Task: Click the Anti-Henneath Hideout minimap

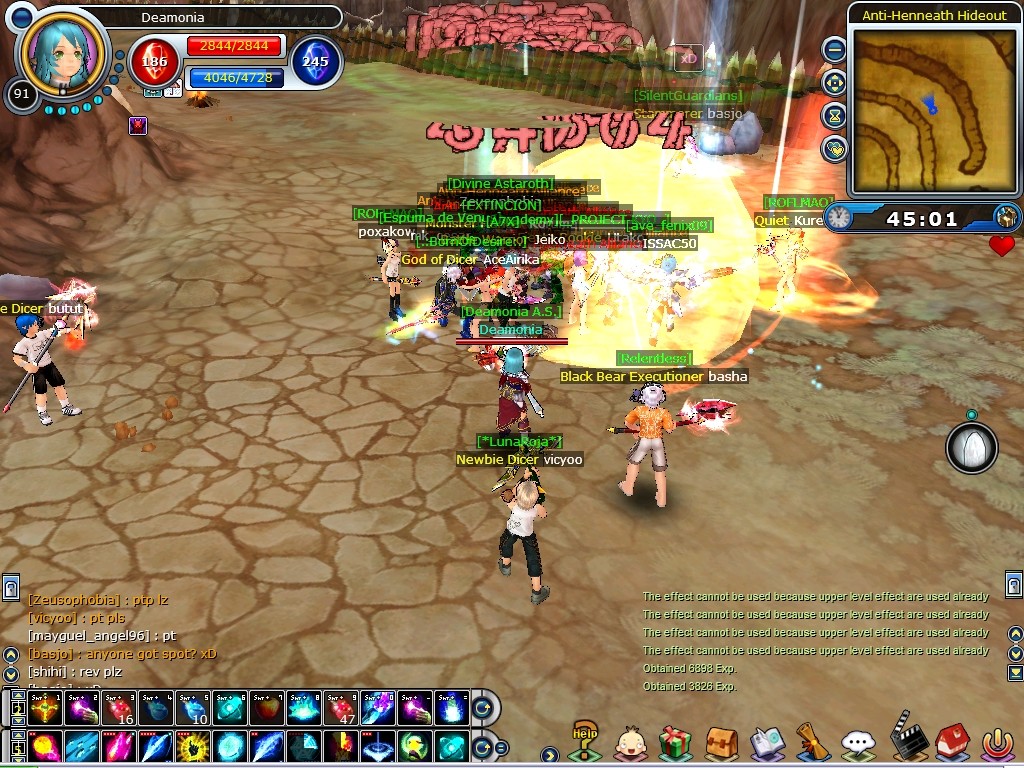Action: 933,110
